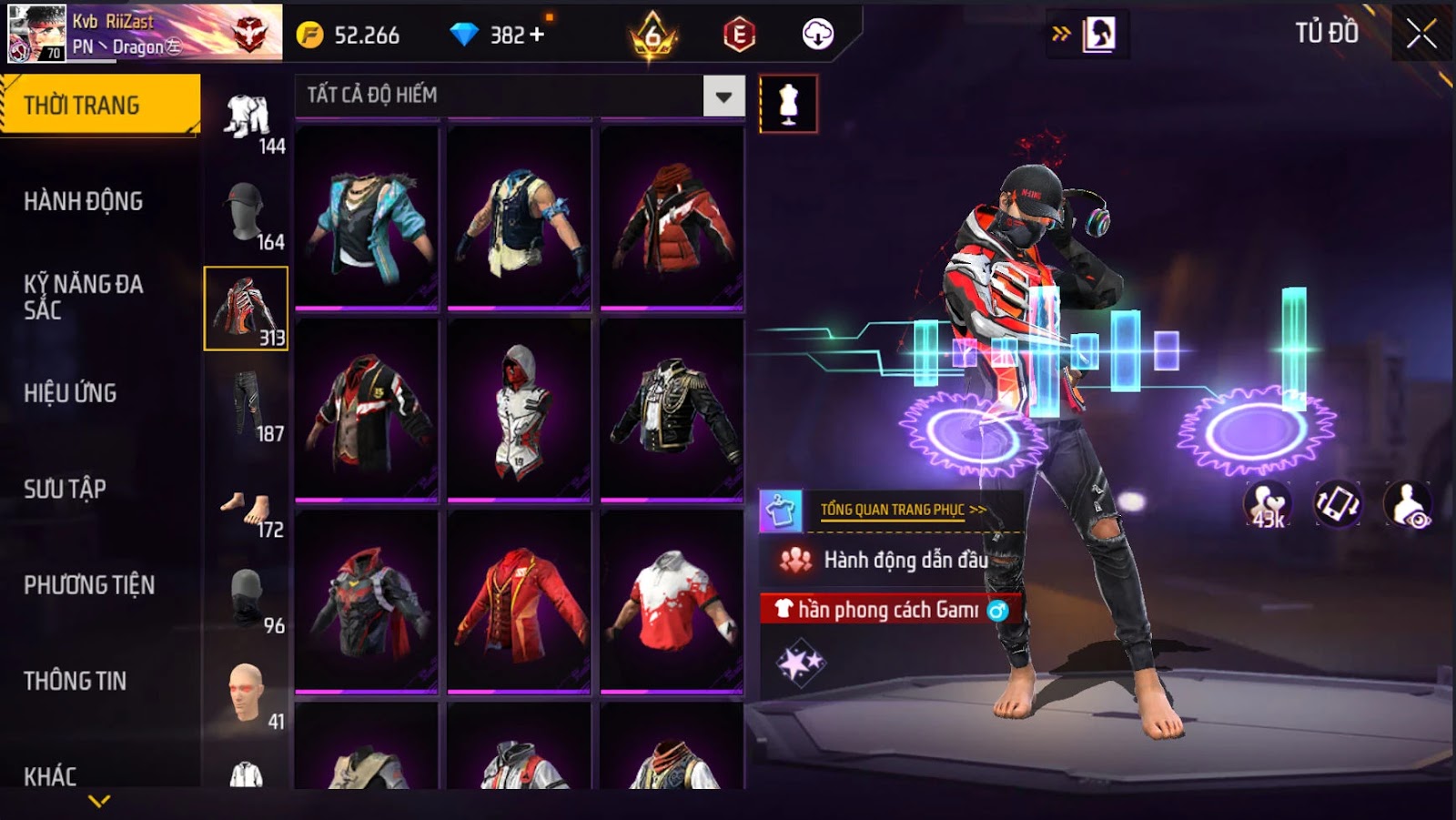Select the pants category with 187 items
The image size is (1456, 820).
246,406
